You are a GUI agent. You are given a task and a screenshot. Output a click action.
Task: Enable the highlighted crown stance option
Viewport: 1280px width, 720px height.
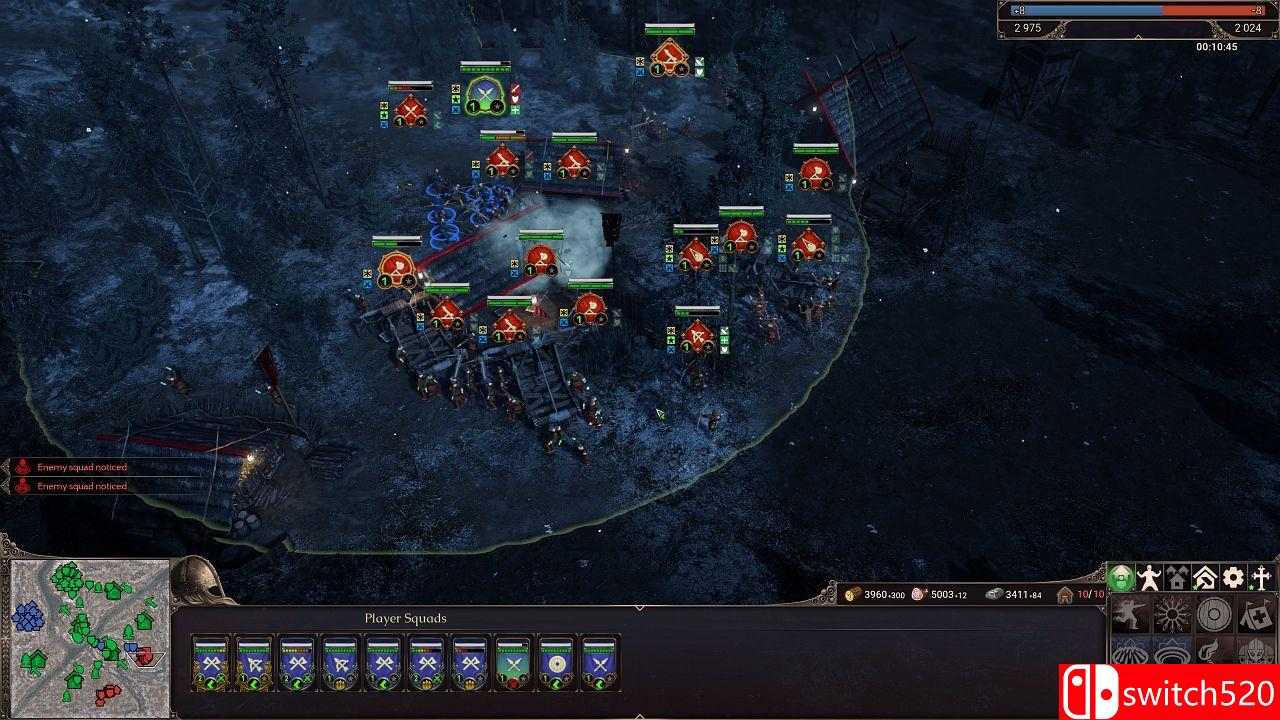click(x=1173, y=649)
